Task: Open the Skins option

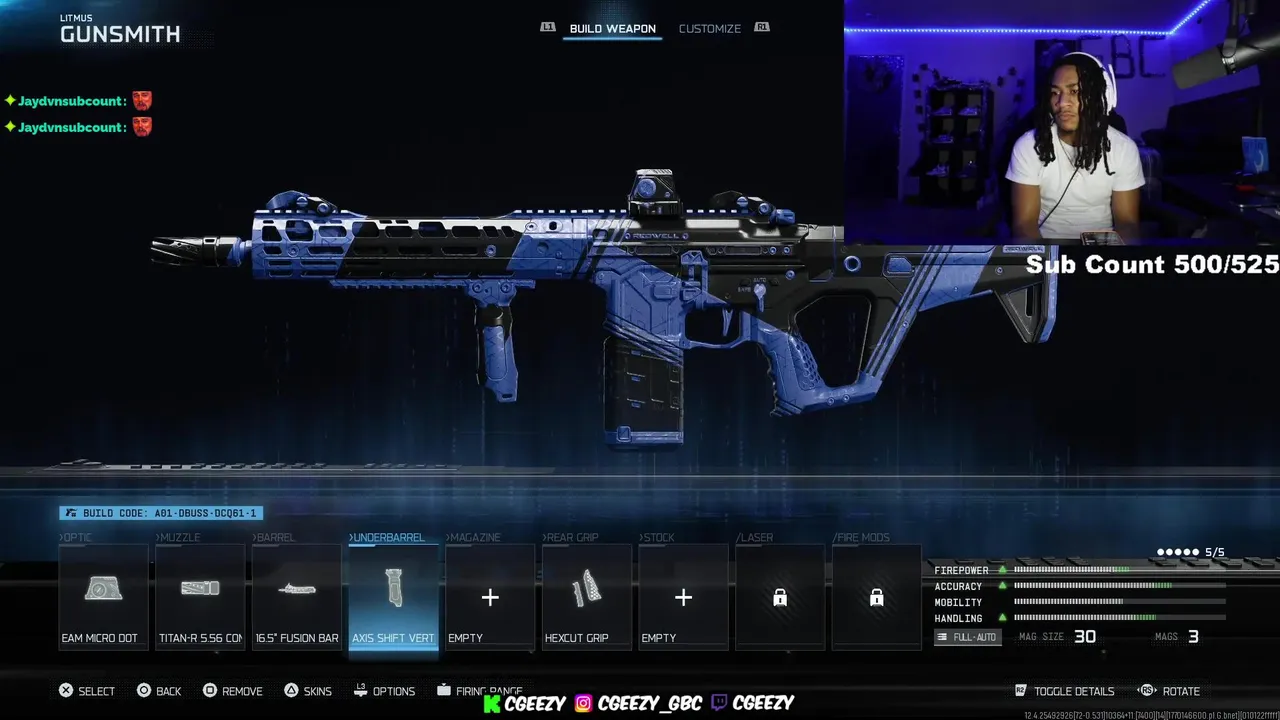Action: 308,691
